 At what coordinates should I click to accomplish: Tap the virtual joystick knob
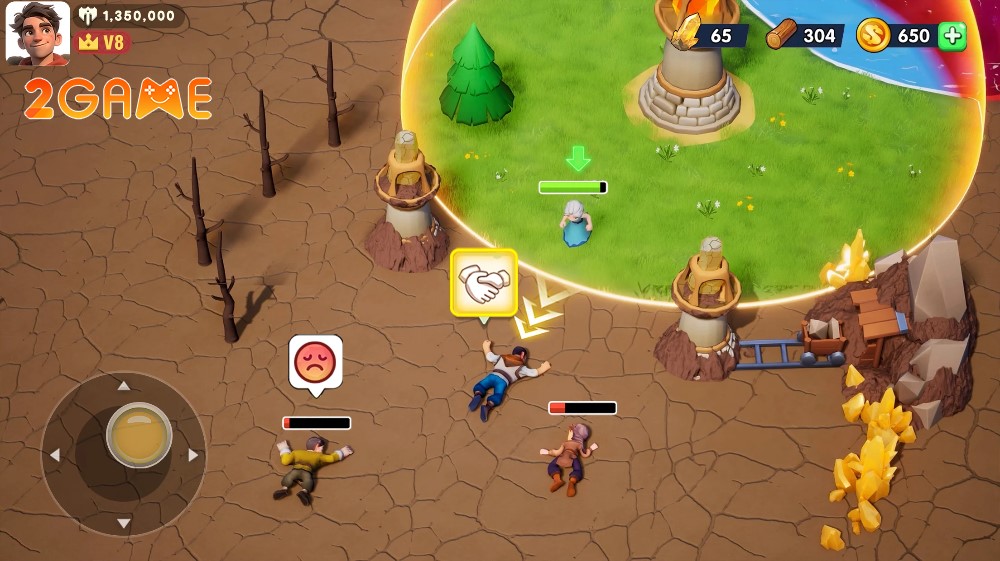click(139, 435)
